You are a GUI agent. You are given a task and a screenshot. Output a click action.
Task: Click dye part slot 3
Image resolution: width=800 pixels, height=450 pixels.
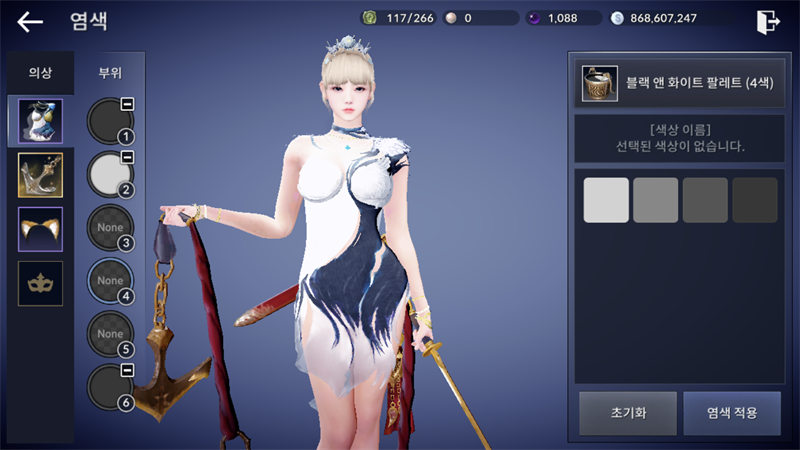(110, 227)
